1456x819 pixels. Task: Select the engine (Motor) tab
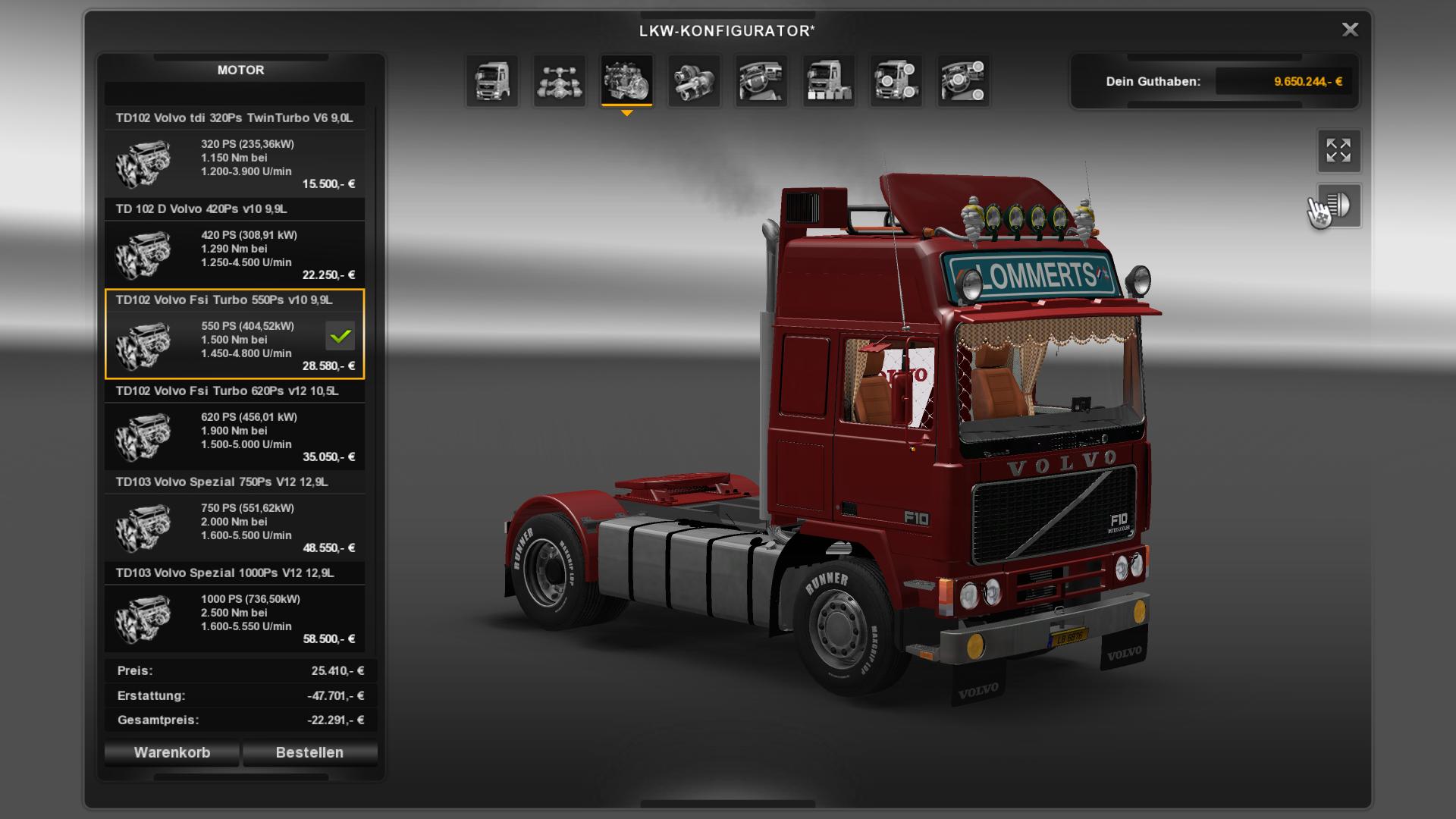626,80
